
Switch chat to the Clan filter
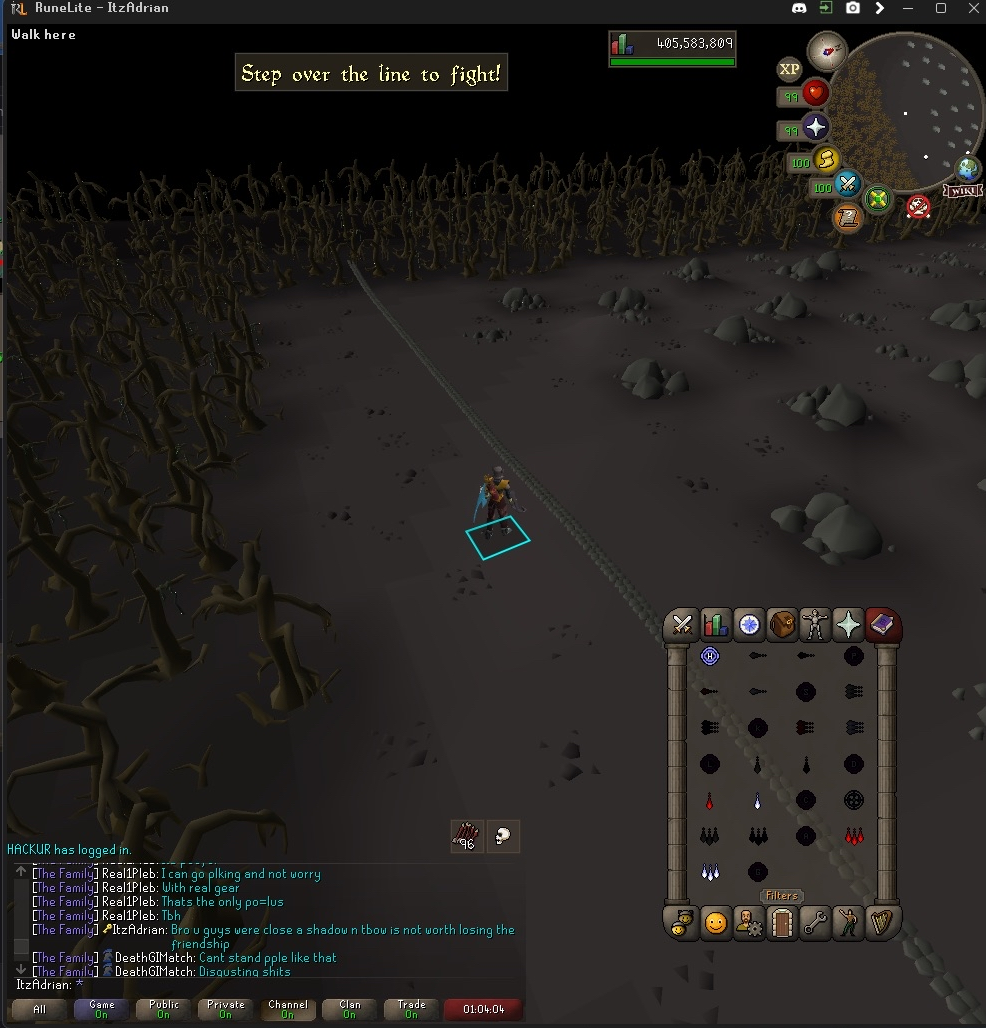point(350,1009)
